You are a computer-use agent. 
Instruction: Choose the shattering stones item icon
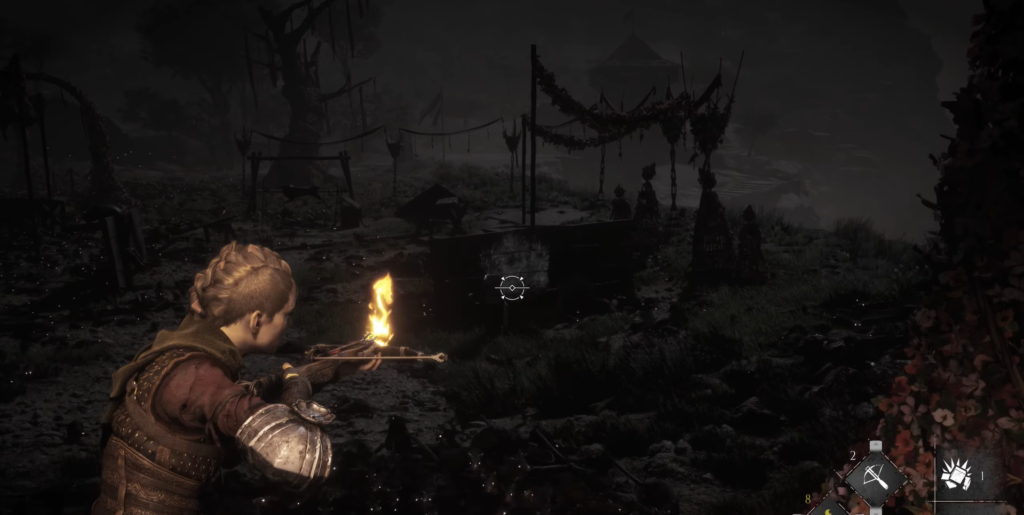(958, 474)
